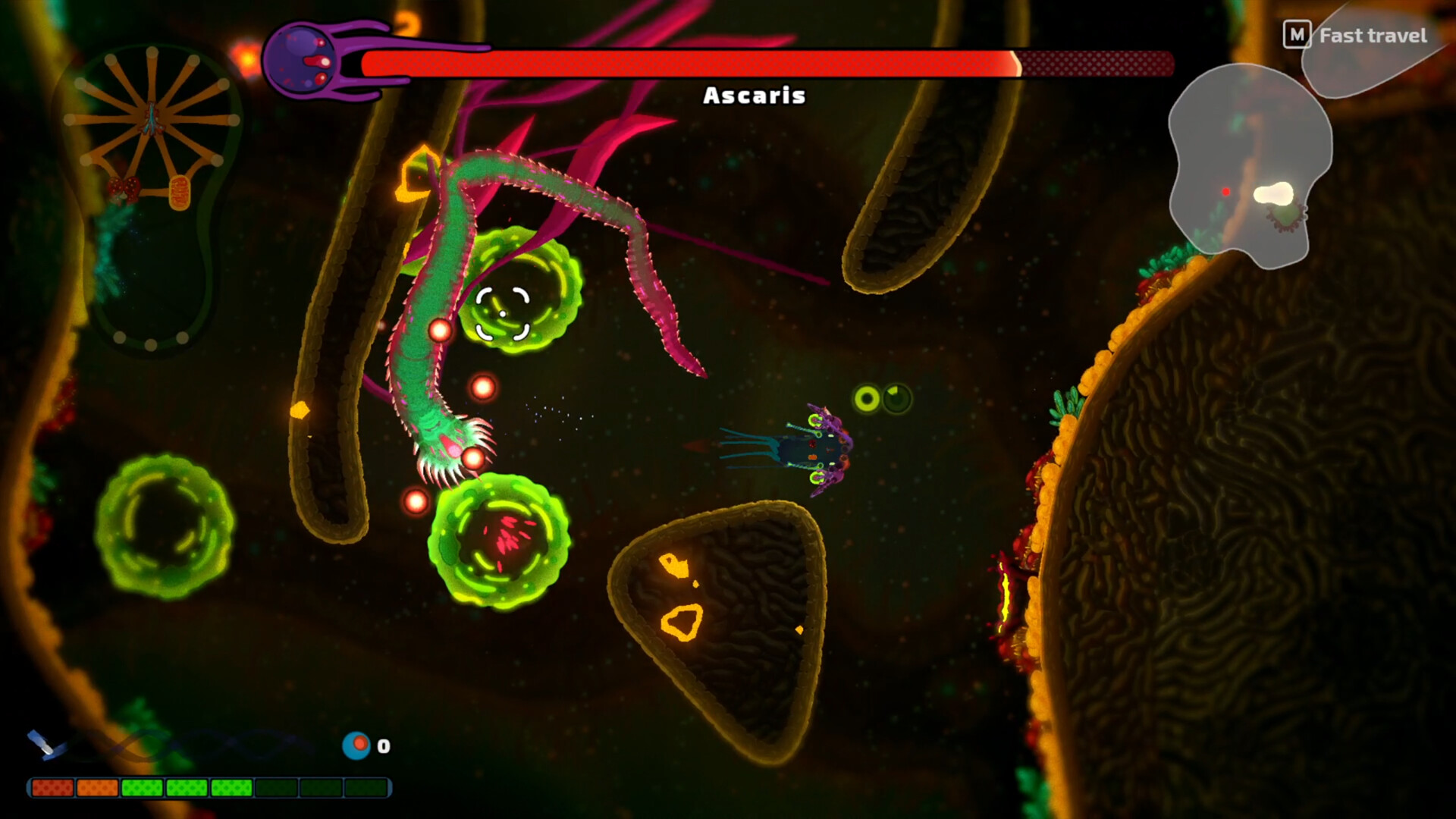Toggle the orange health segment in the bar
Image resolution: width=1456 pixels, height=819 pixels.
99,789
